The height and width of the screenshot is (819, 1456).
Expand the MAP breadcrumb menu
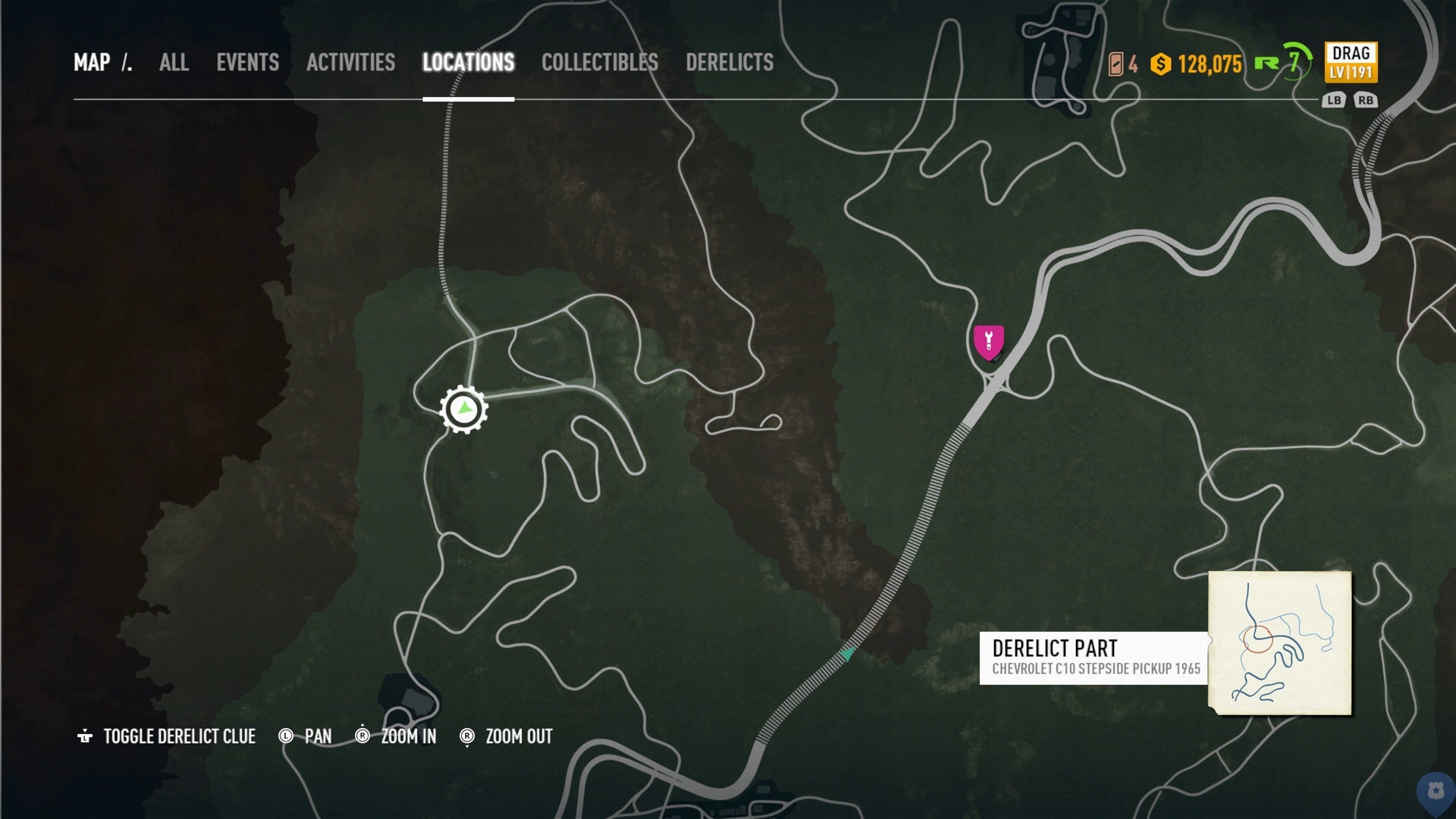point(94,64)
